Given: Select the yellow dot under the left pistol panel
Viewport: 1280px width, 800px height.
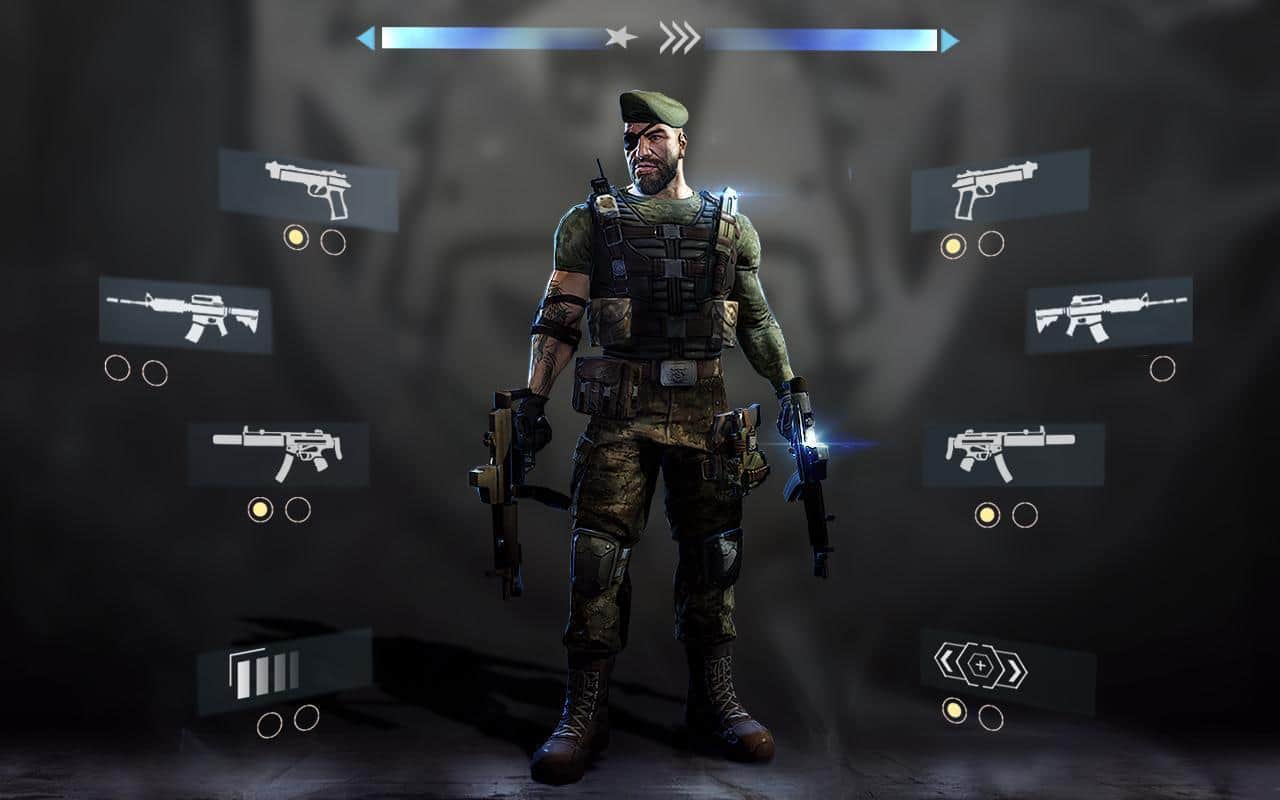Looking at the screenshot, I should [x=296, y=237].
